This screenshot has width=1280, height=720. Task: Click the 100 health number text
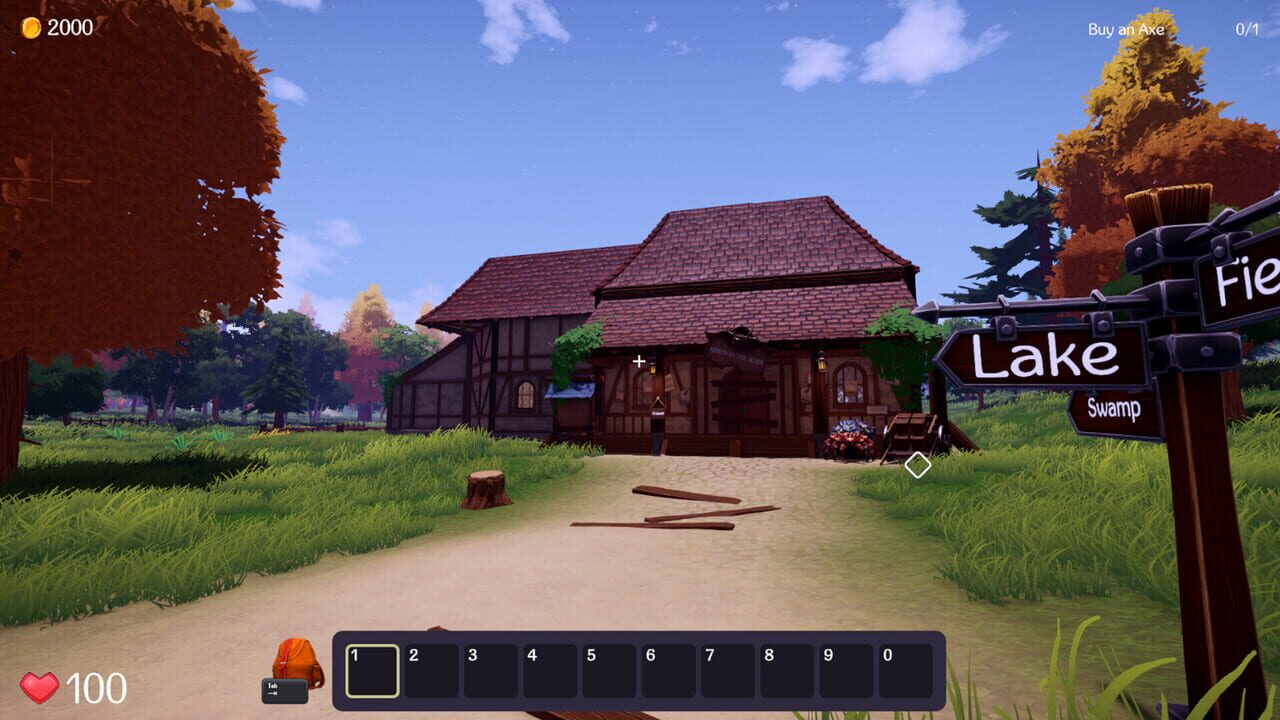[x=95, y=687]
